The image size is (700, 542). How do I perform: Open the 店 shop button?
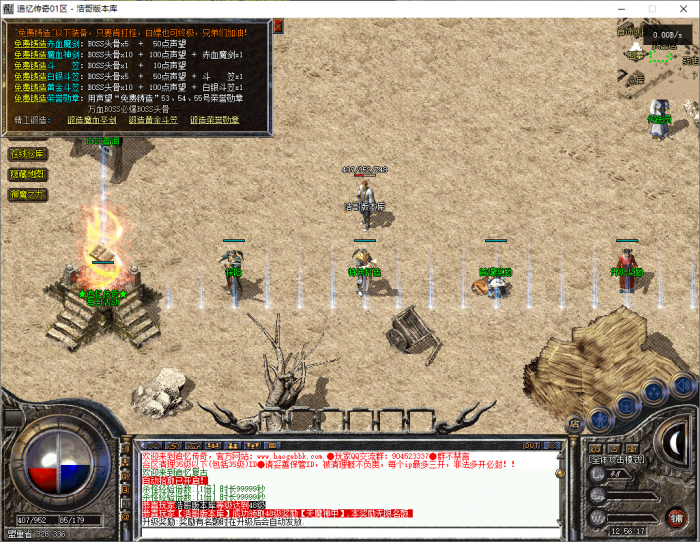[574, 424]
